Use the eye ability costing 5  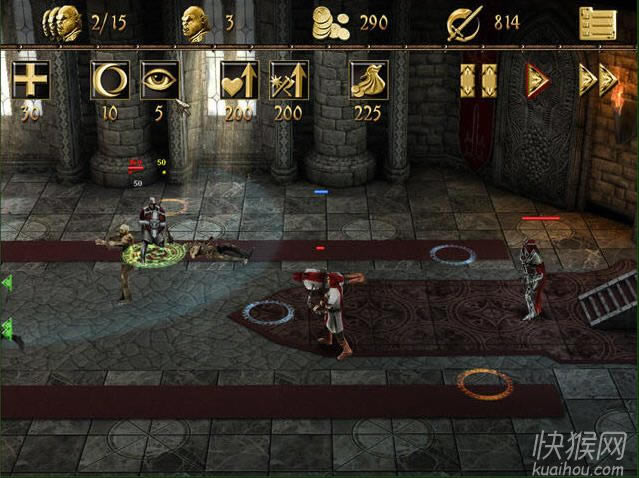[159, 80]
